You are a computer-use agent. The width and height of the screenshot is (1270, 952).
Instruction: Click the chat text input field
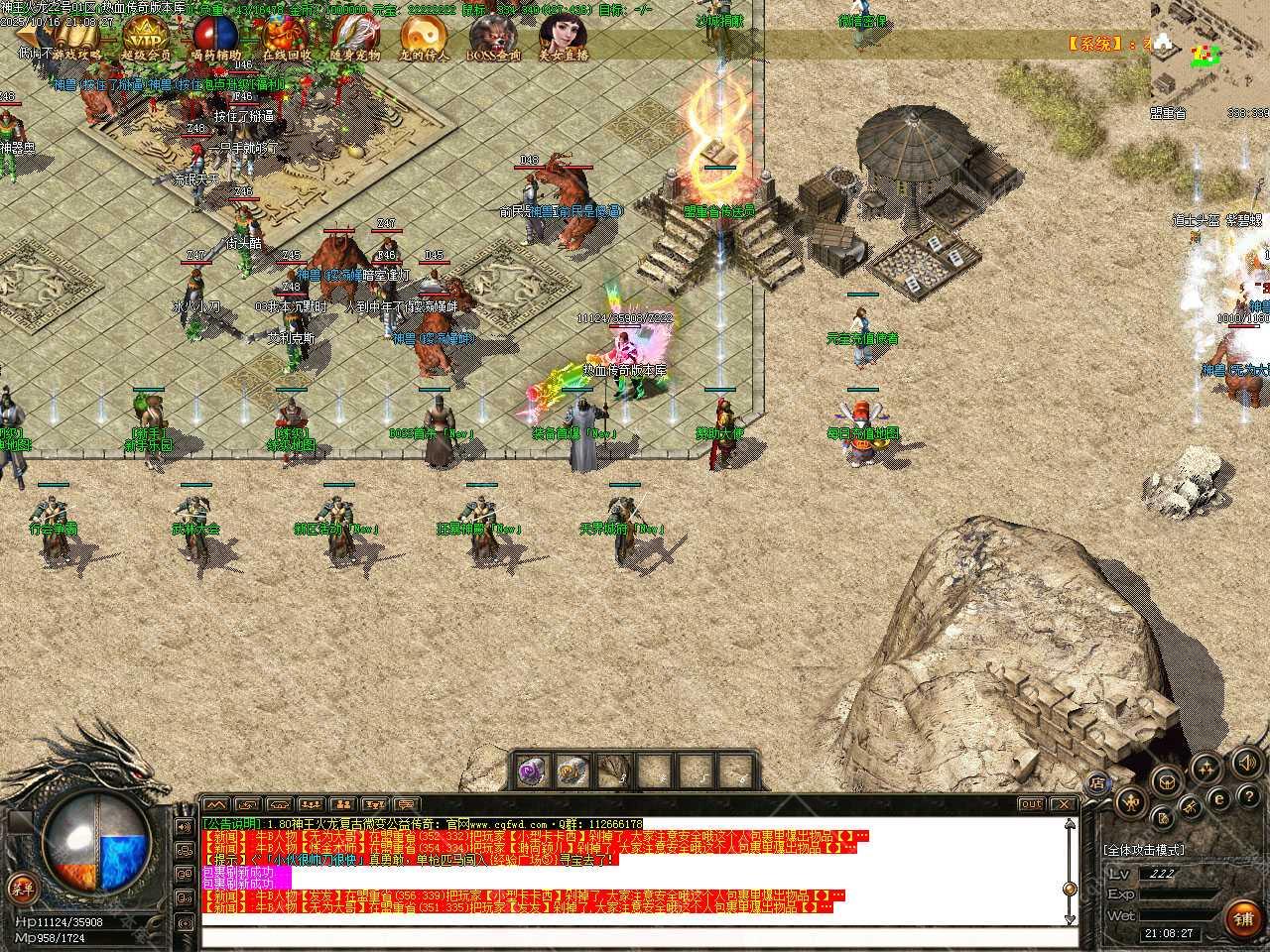coord(635,935)
